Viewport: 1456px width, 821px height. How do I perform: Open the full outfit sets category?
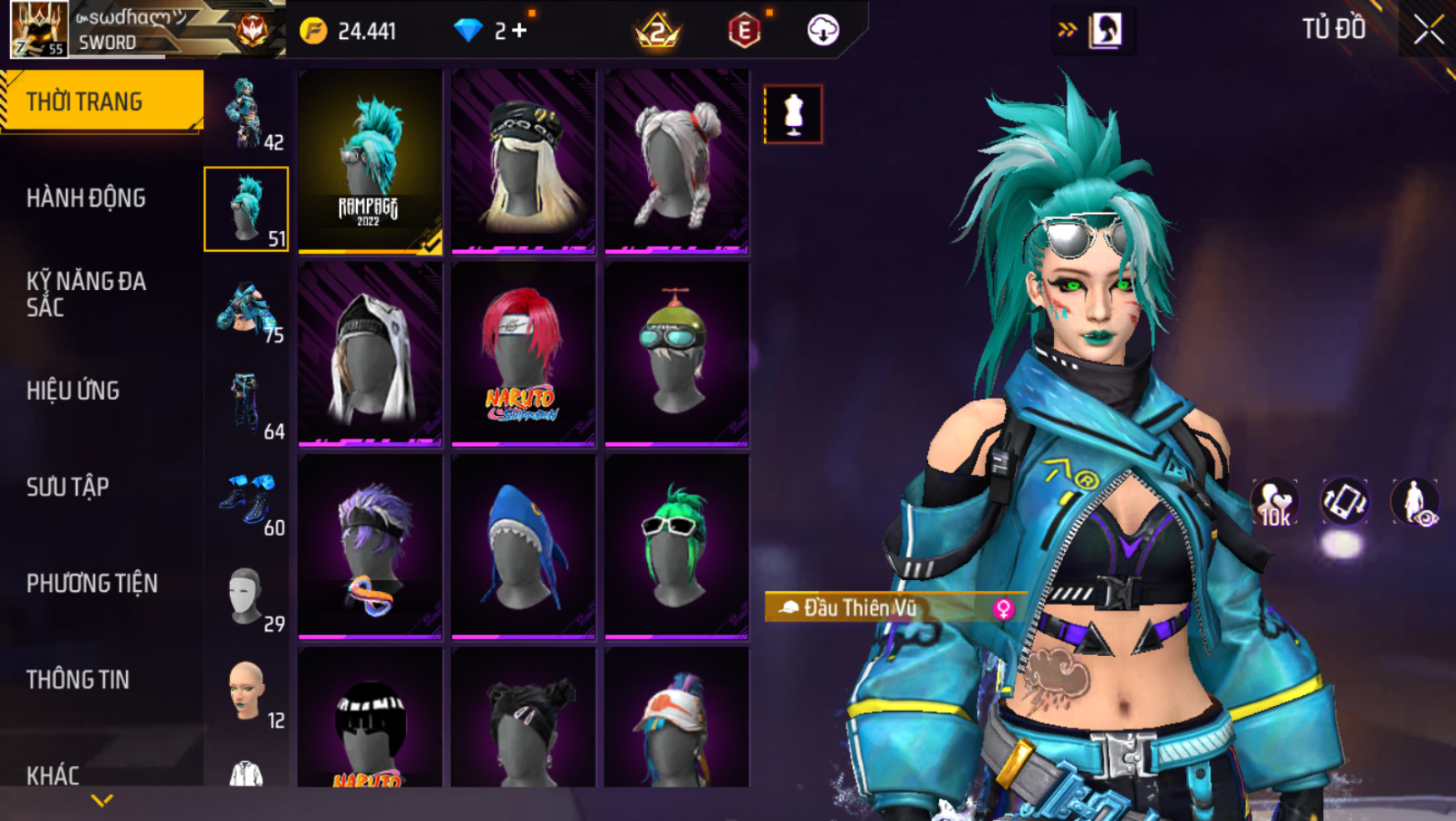[247, 114]
